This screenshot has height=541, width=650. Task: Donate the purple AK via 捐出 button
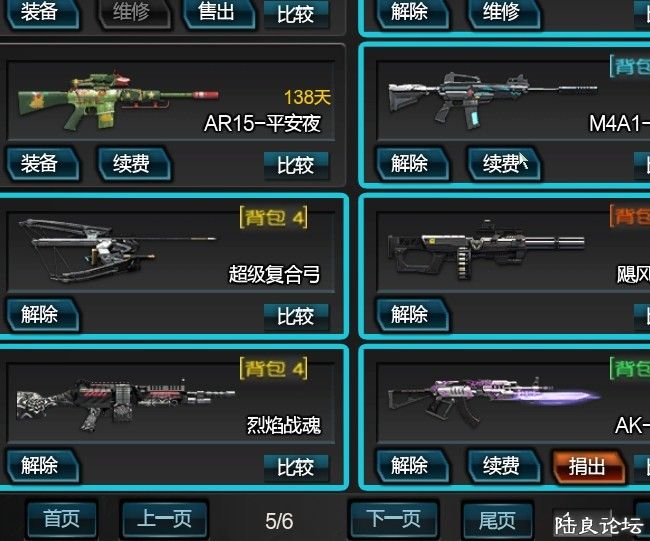[587, 466]
